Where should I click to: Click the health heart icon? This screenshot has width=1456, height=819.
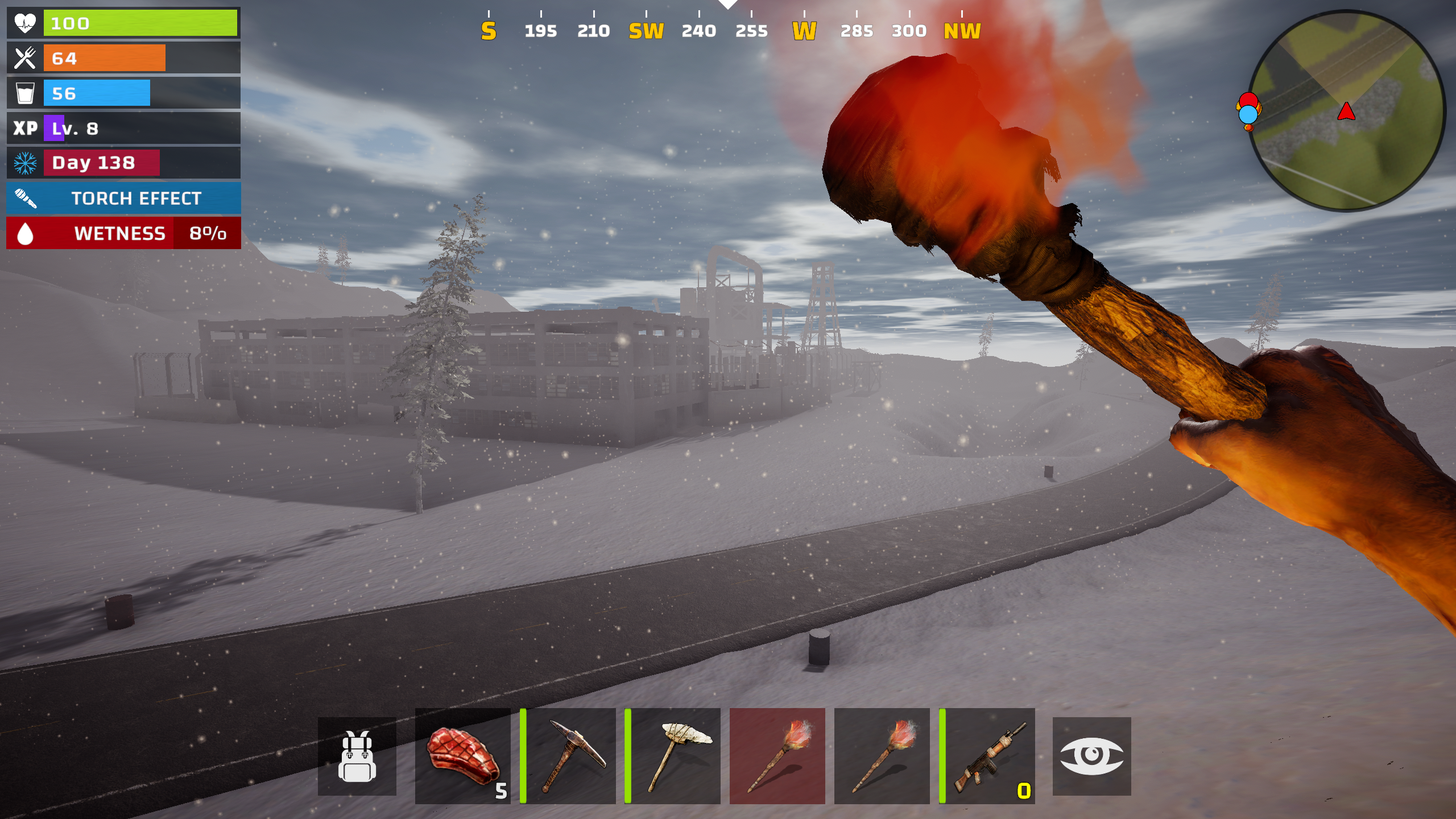pos(25,23)
